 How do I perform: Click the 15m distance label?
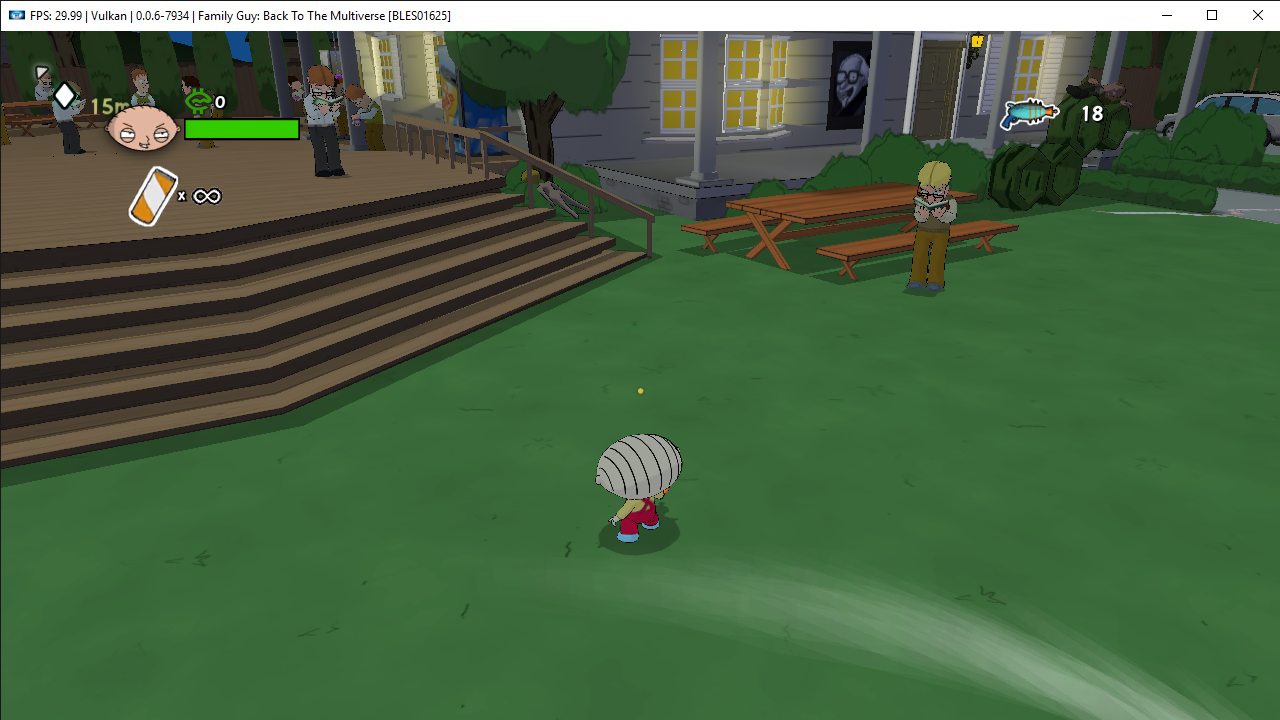110,104
